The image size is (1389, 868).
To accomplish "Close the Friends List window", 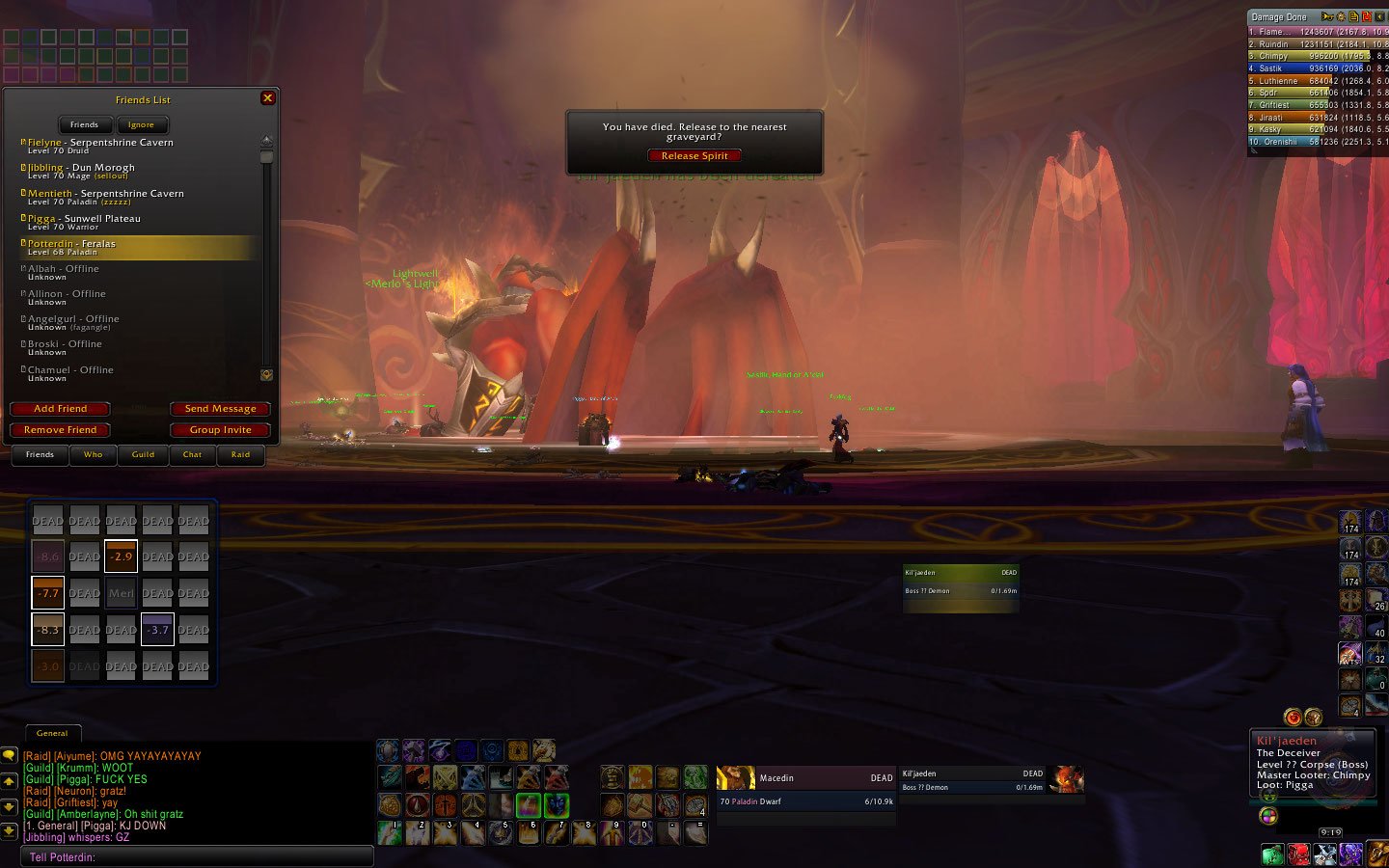I will (x=268, y=98).
